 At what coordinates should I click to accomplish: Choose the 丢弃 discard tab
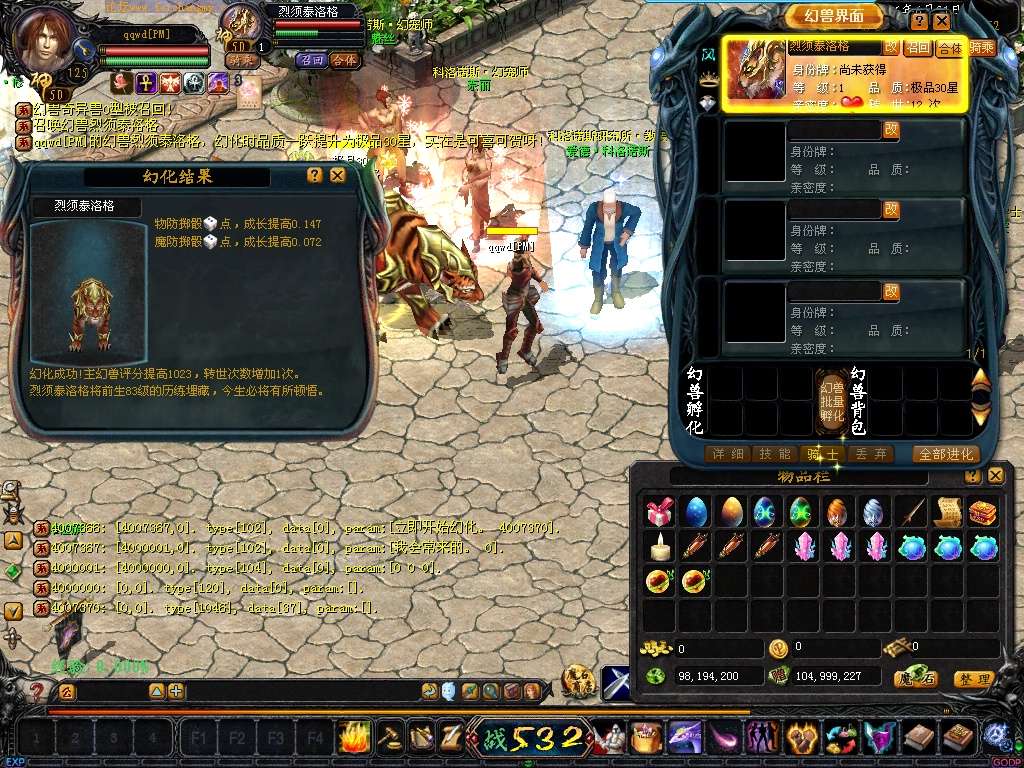[866, 454]
